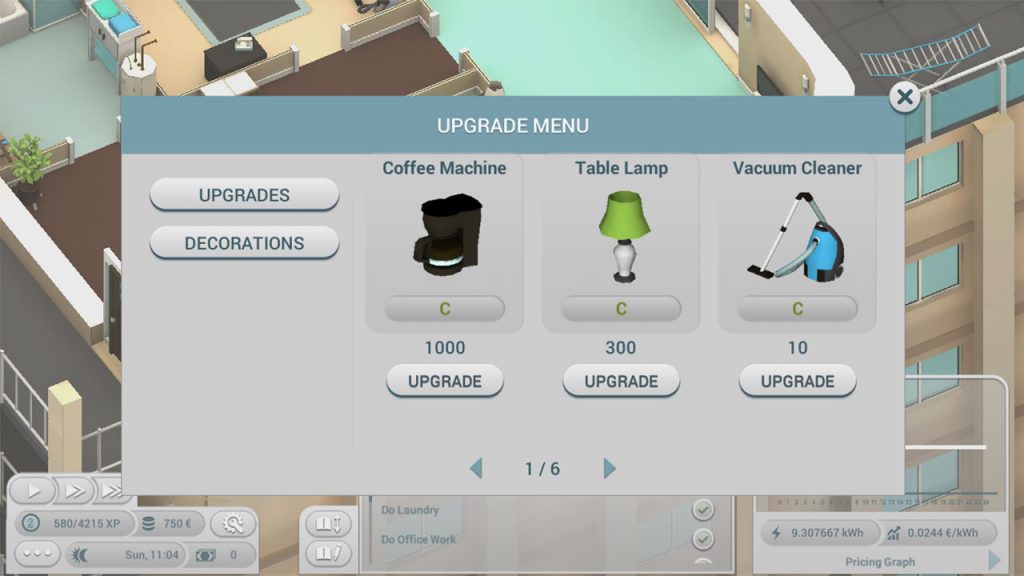Buy the Vacuum Cleaner upgrade
This screenshot has width=1024, height=576.
(797, 381)
